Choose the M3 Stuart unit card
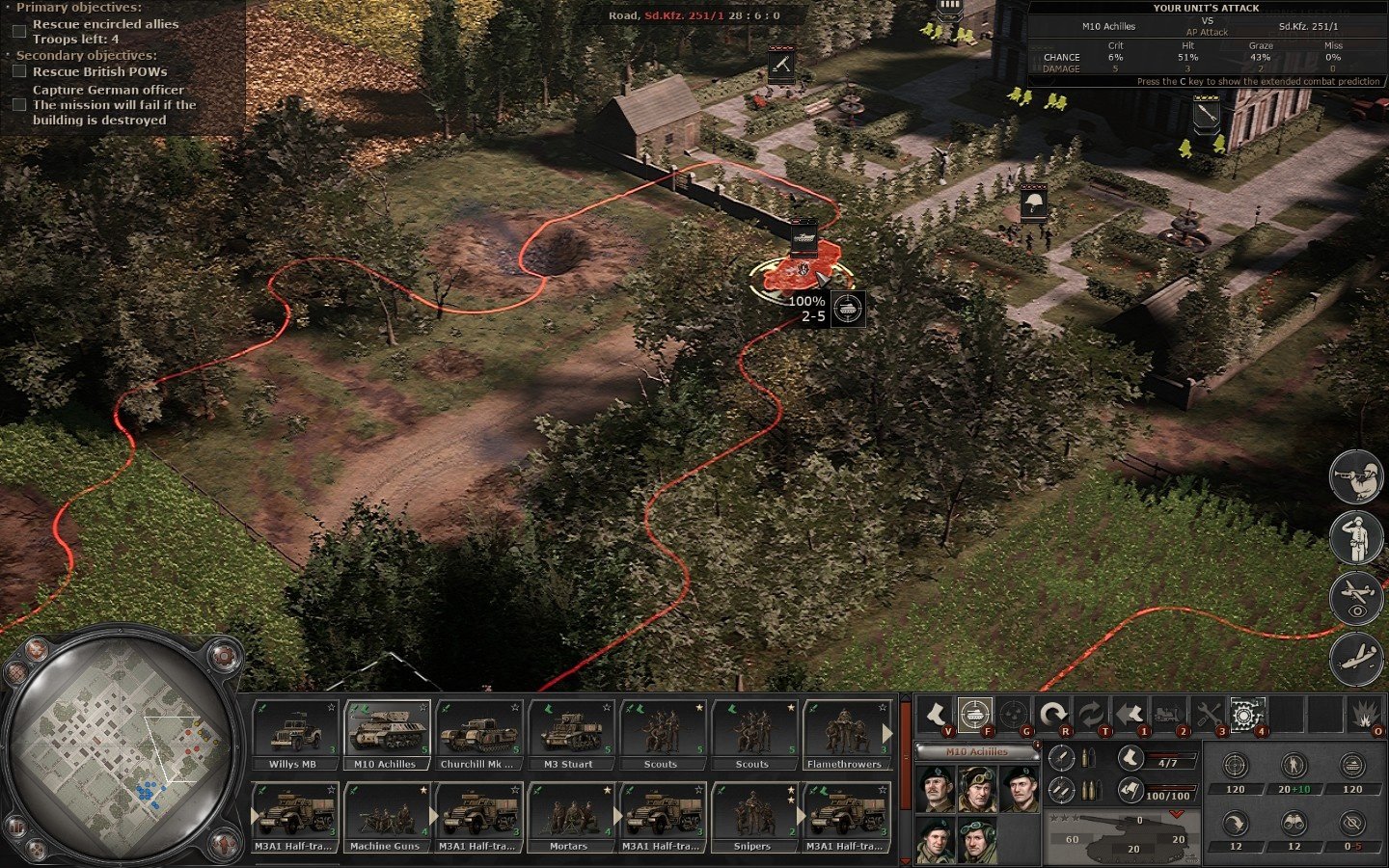 click(x=569, y=735)
